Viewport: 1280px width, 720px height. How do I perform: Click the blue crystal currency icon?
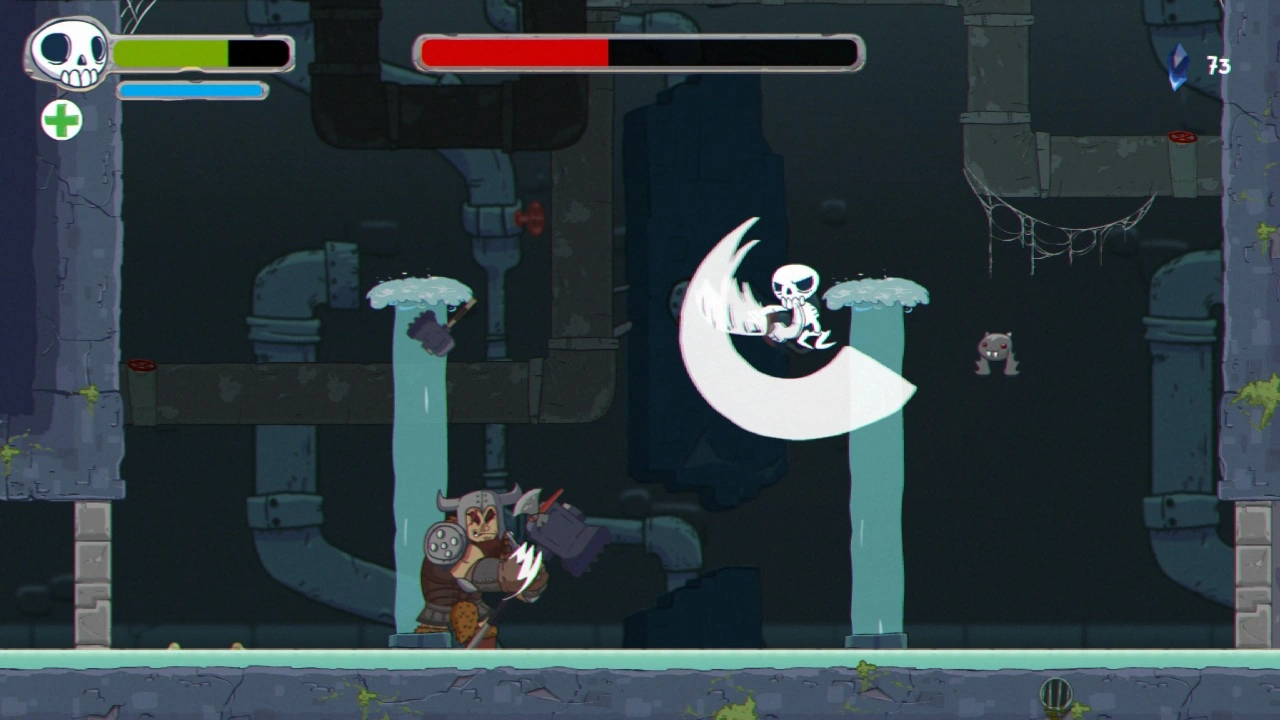(x=1180, y=66)
